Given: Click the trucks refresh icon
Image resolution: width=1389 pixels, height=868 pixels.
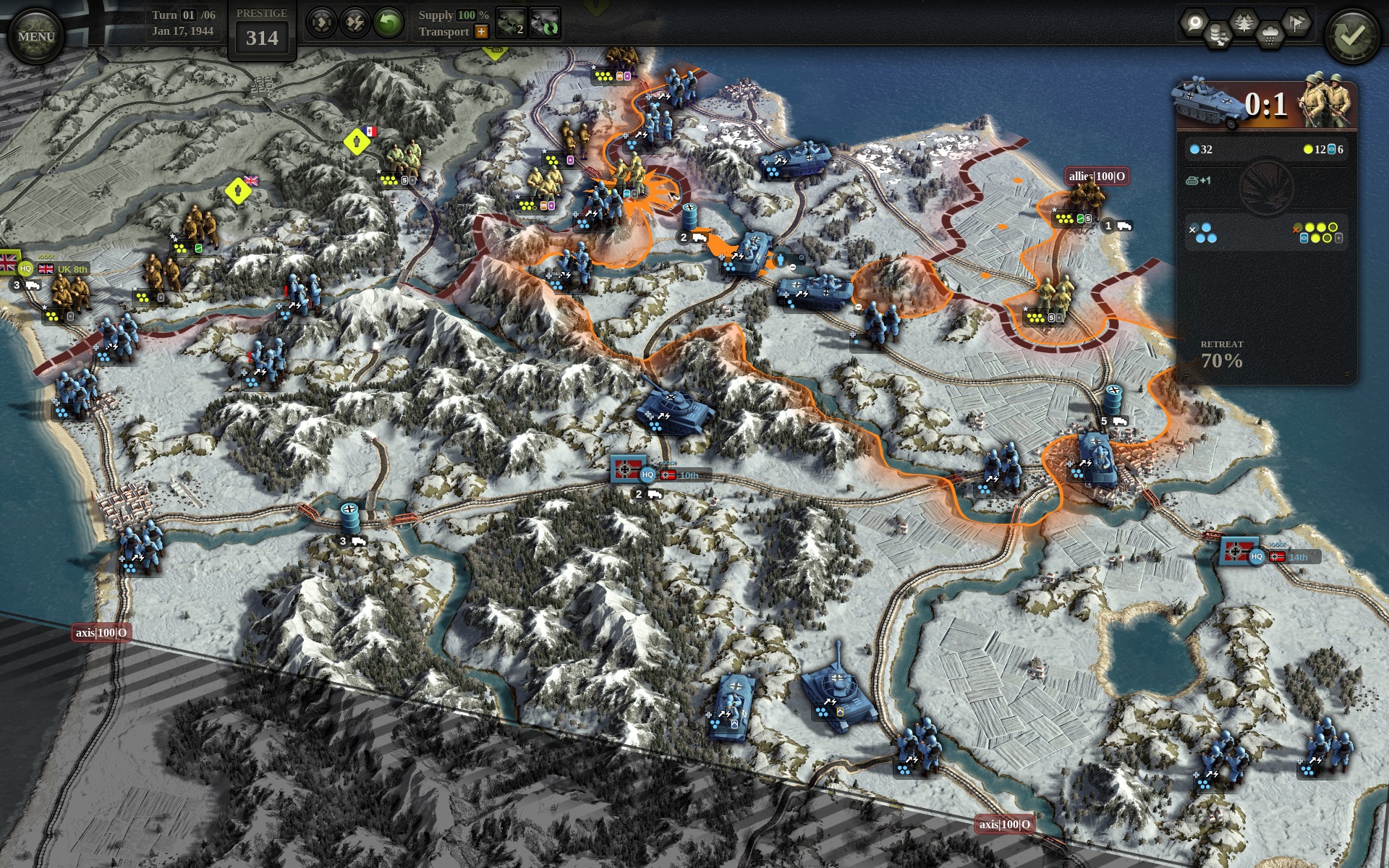Looking at the screenshot, I should tap(545, 23).
